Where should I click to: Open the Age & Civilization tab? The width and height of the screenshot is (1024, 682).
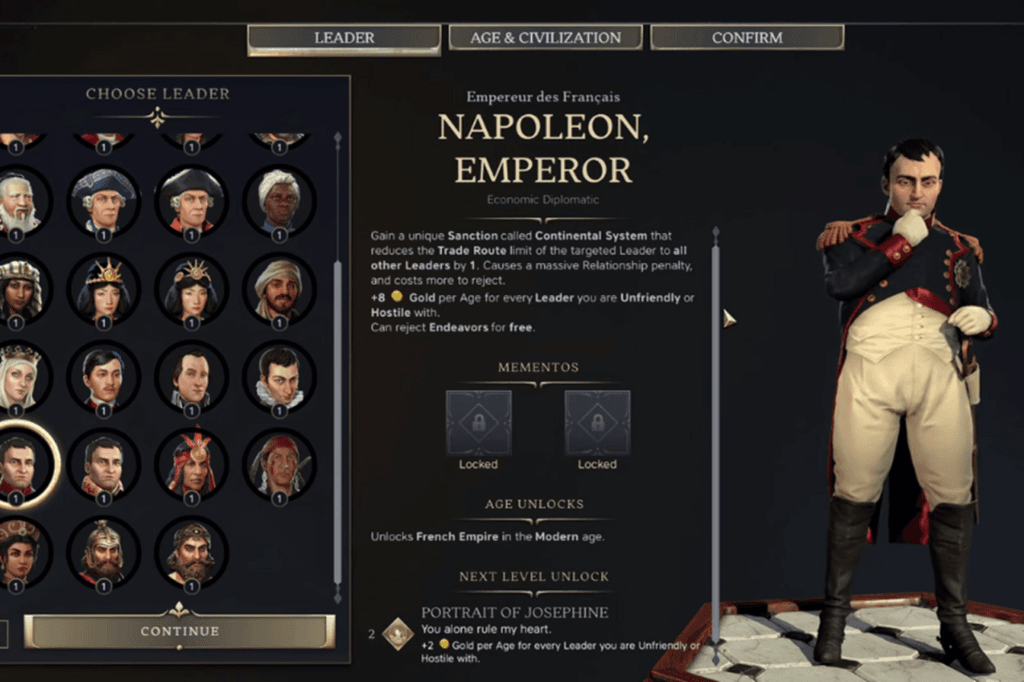point(545,39)
